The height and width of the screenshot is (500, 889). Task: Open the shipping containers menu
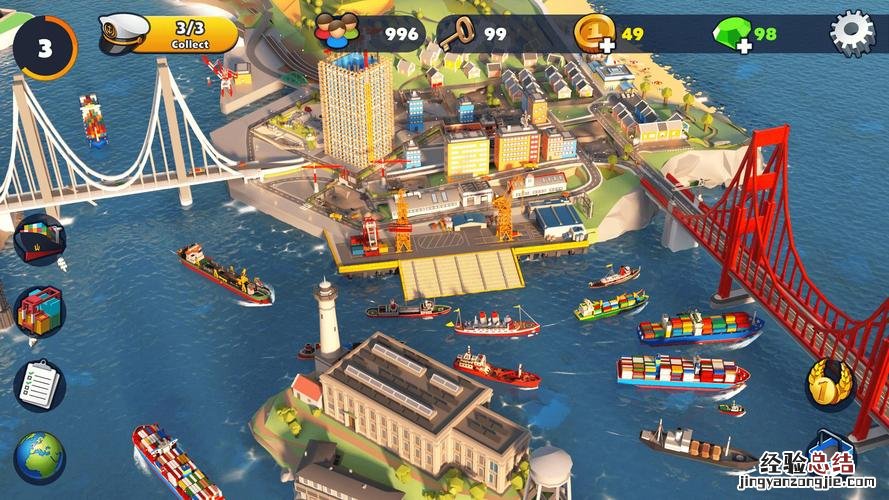(x=40, y=312)
